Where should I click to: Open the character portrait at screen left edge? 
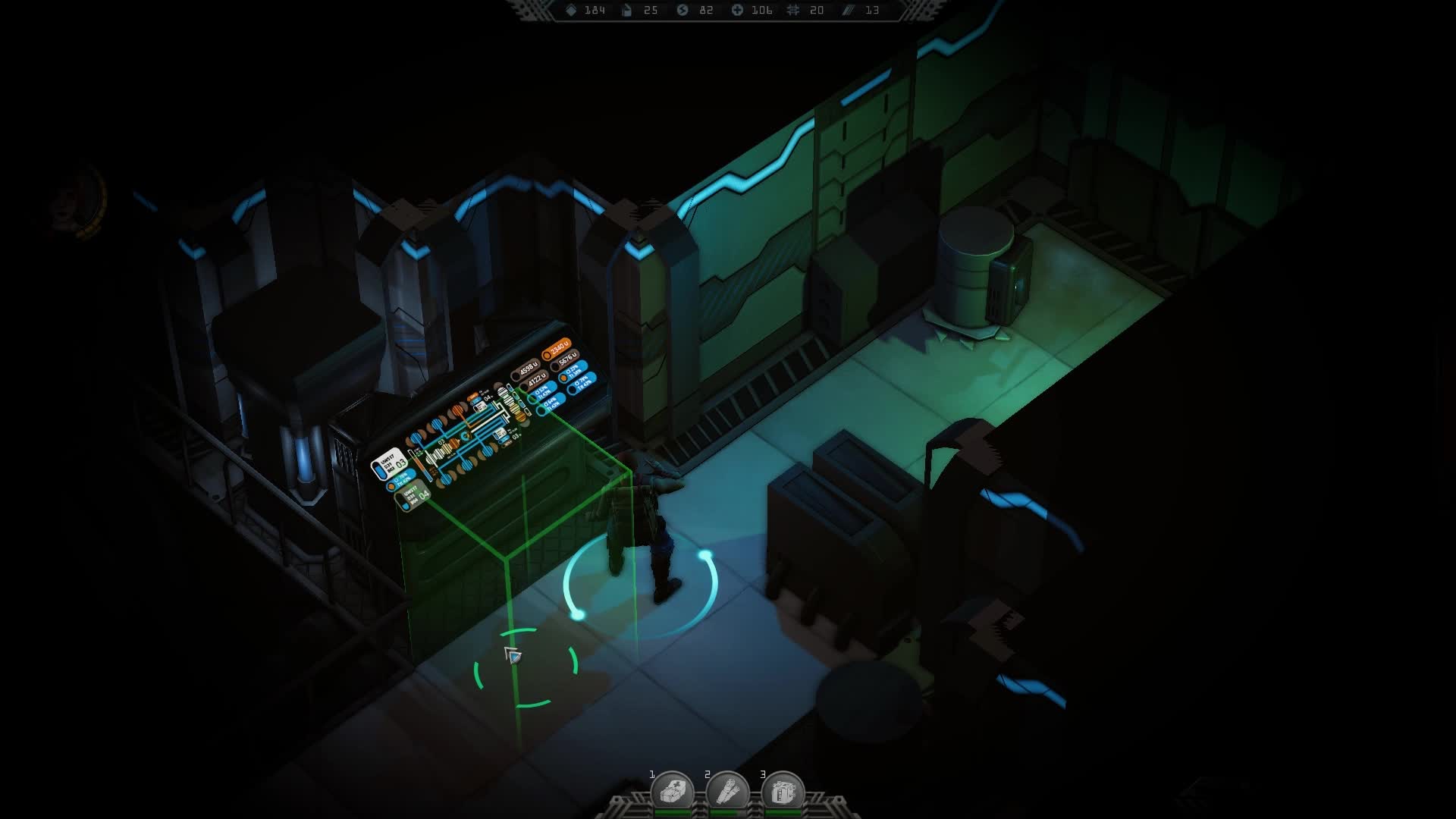tap(78, 199)
